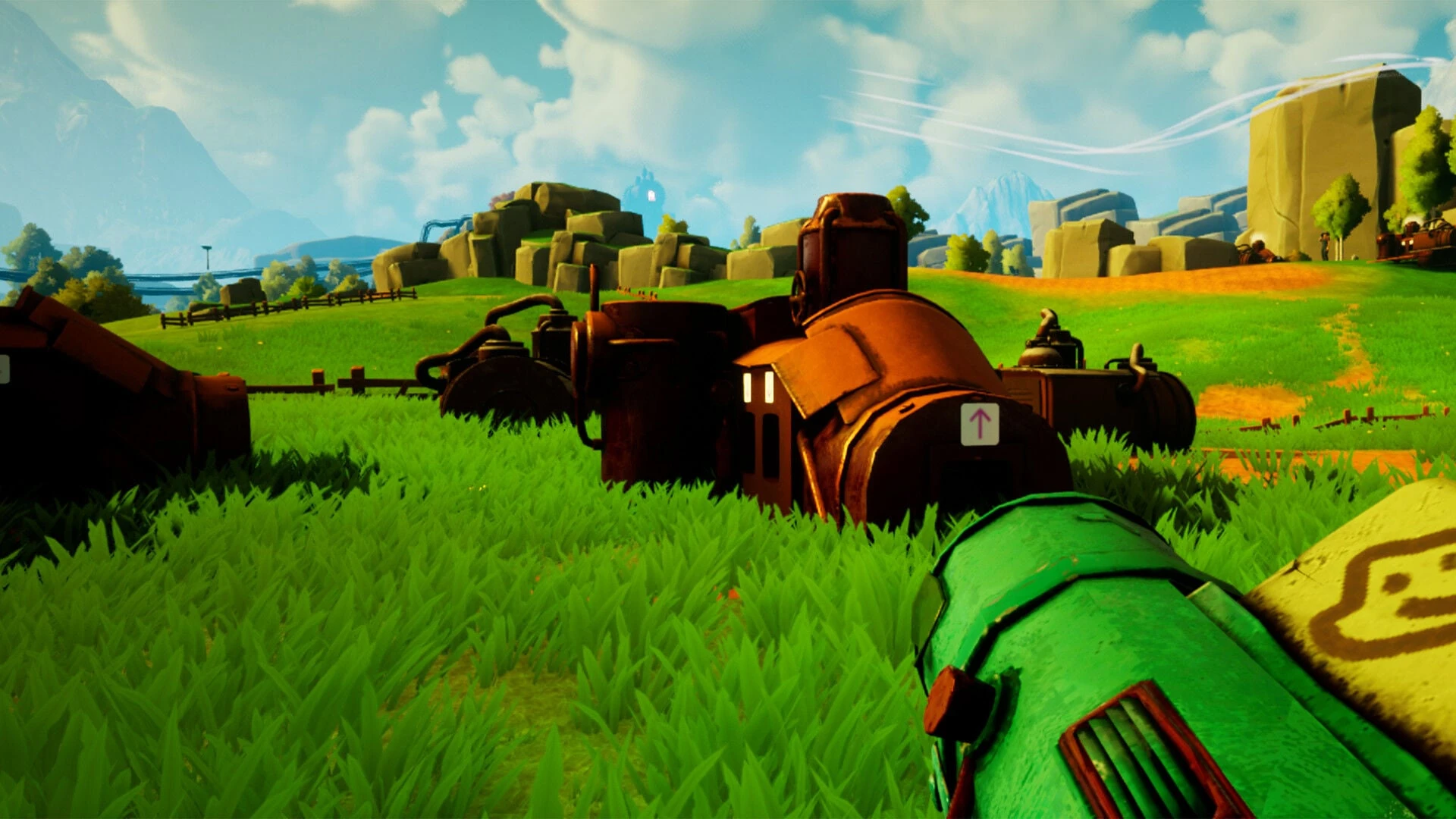Click the up-arrow marker icon on the wreck
Viewport: 1456px width, 819px height.
click(979, 424)
